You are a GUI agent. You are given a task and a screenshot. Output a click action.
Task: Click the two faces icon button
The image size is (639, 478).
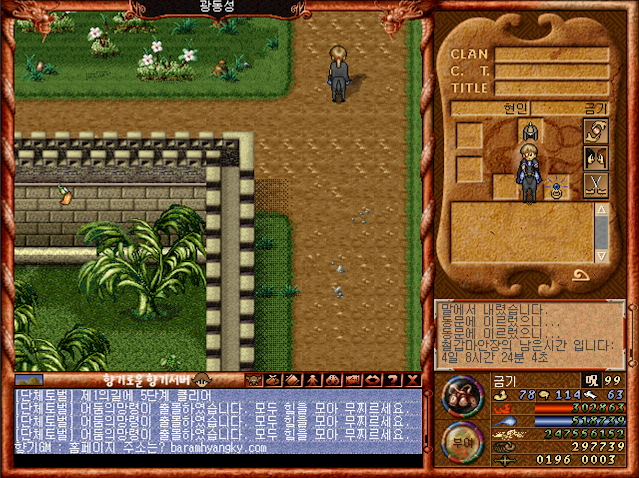pos(596,158)
